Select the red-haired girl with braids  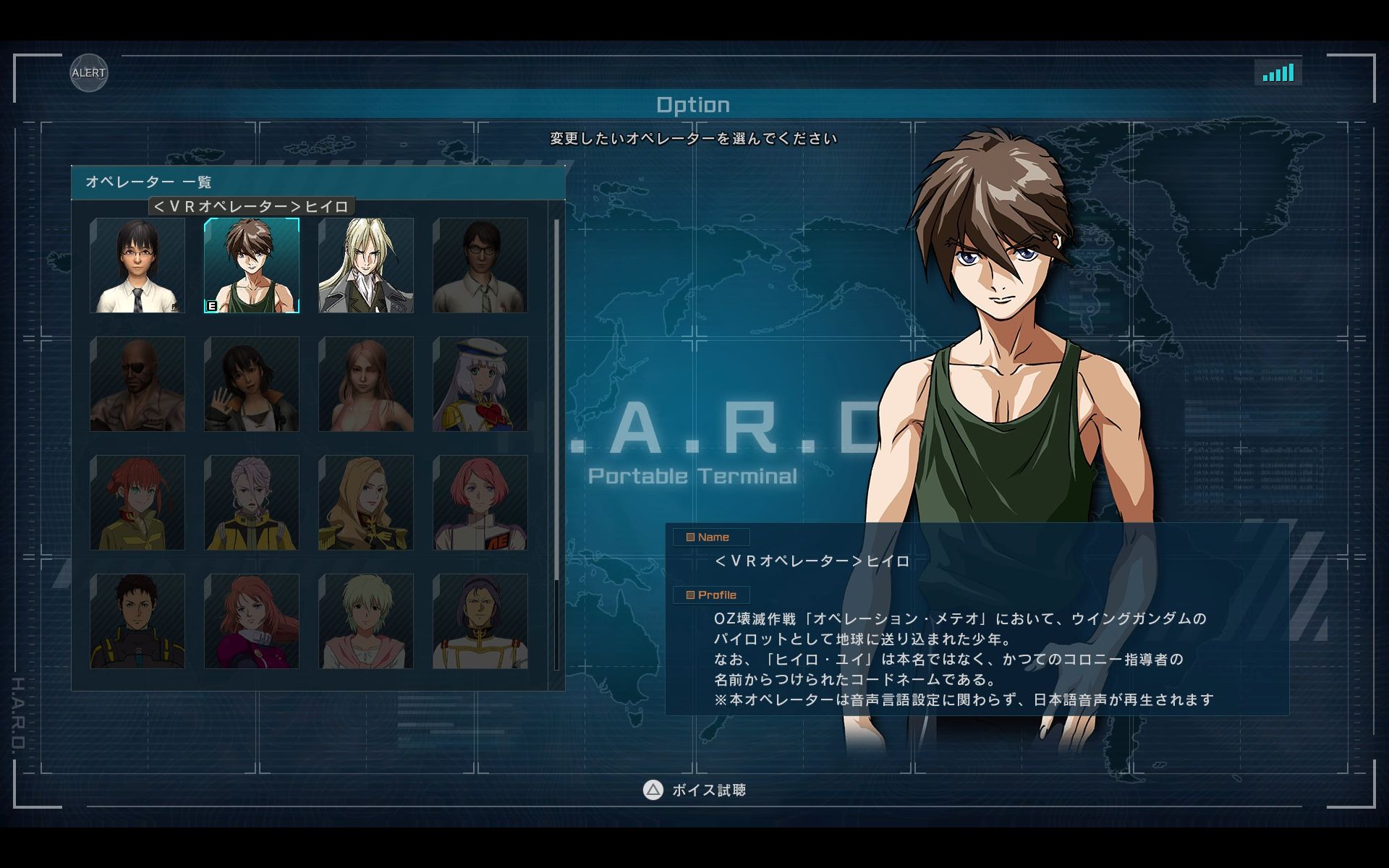(137, 503)
